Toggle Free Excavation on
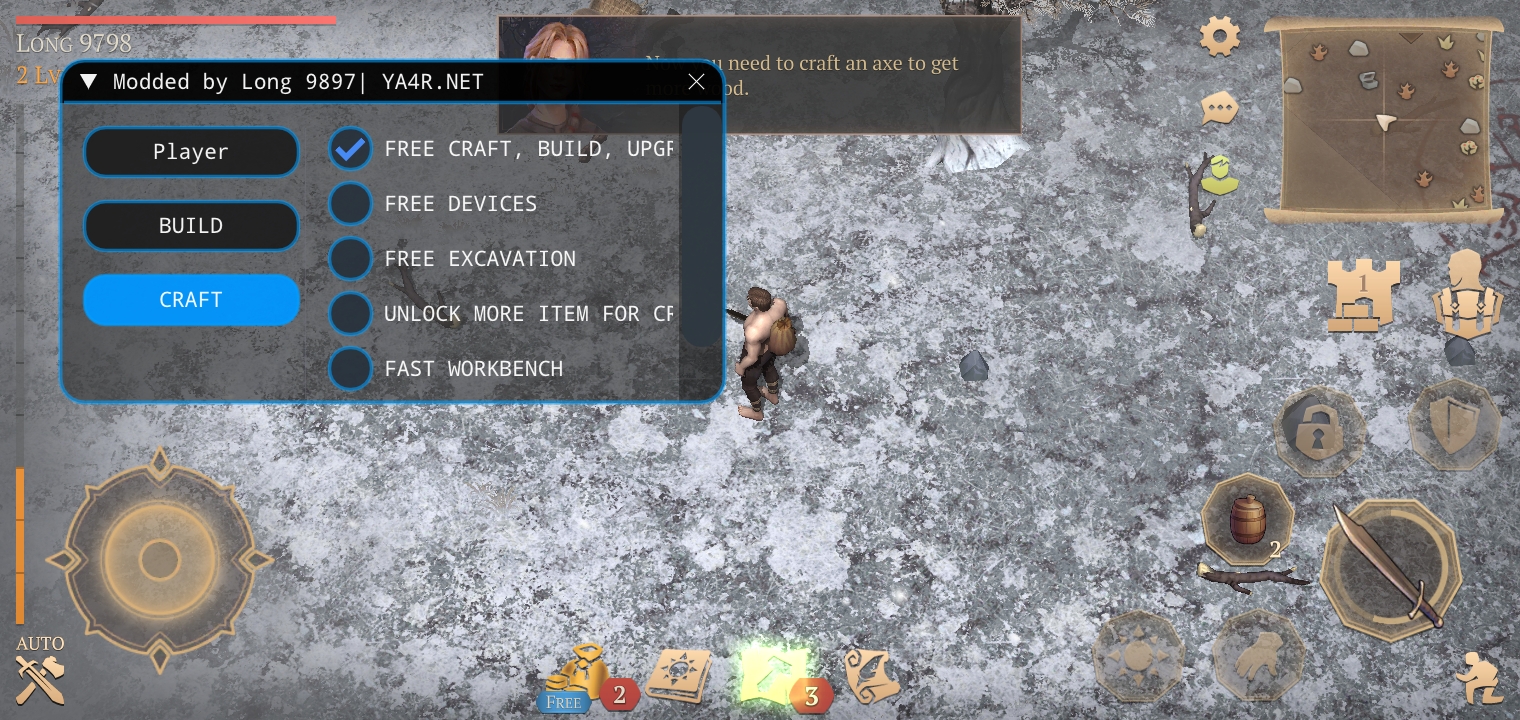The image size is (1520, 720). point(350,259)
